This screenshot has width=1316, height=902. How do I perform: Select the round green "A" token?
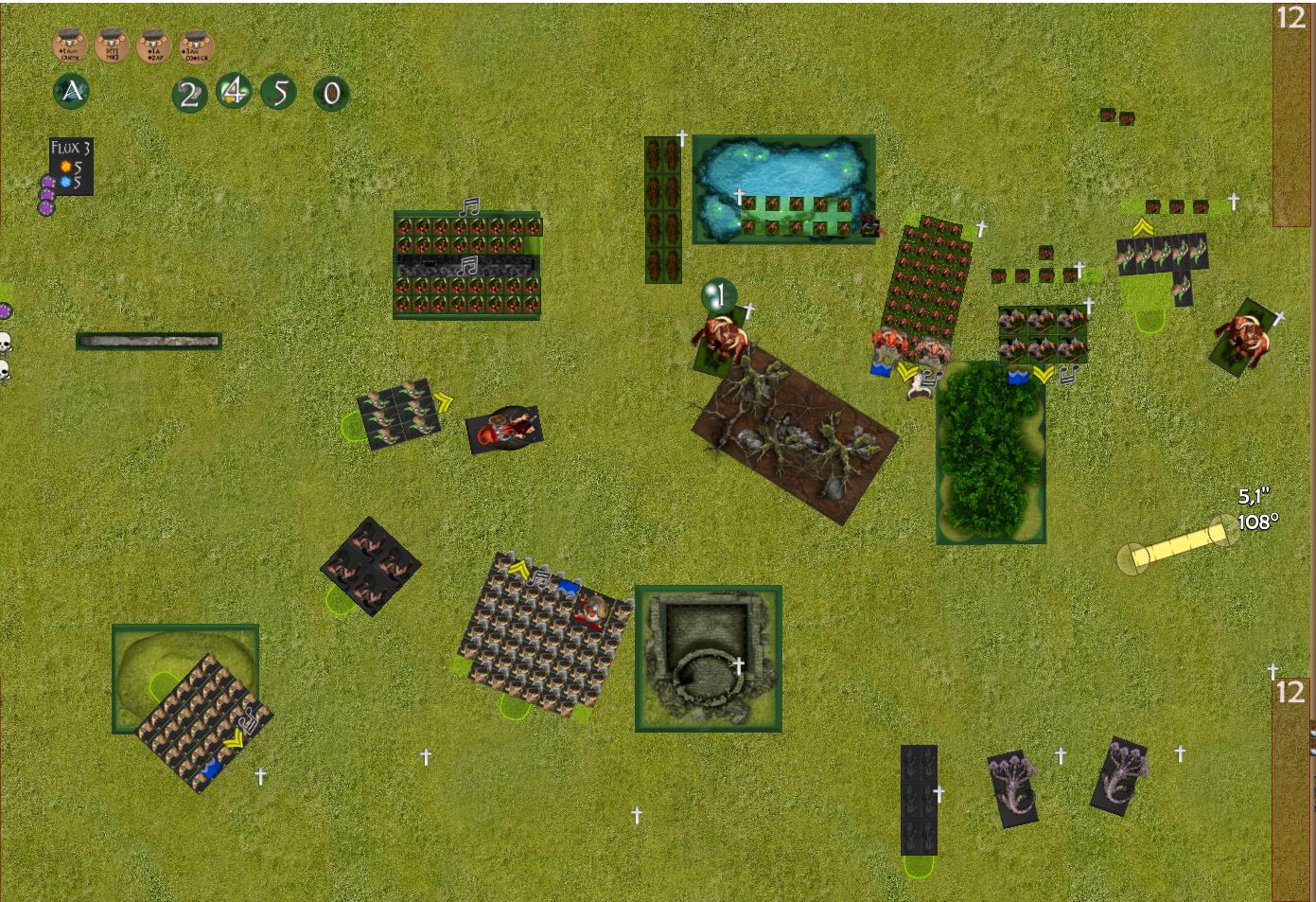coord(72,92)
